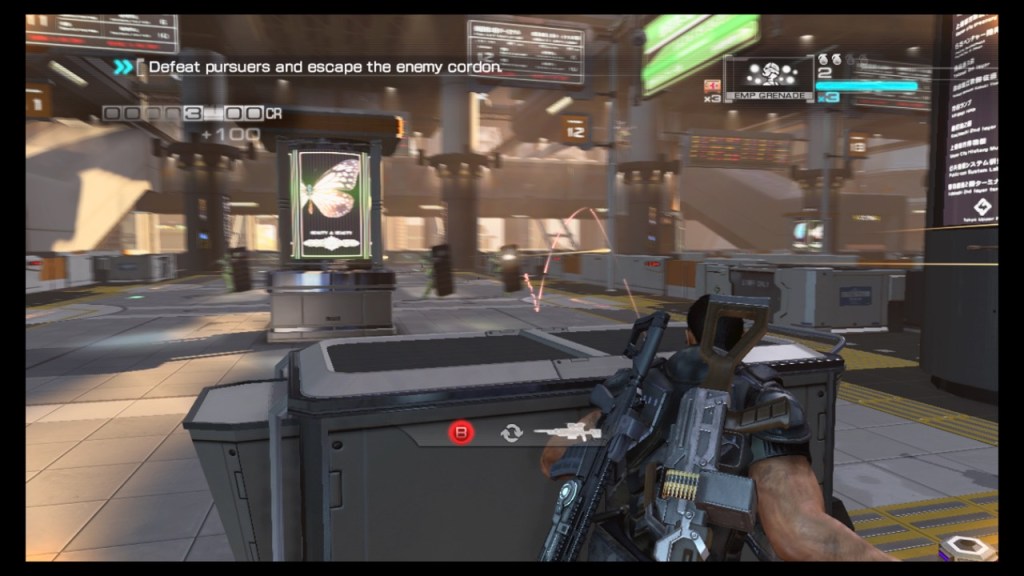Click the first-aid kit icon
The height and width of the screenshot is (576, 1024).
[714, 85]
